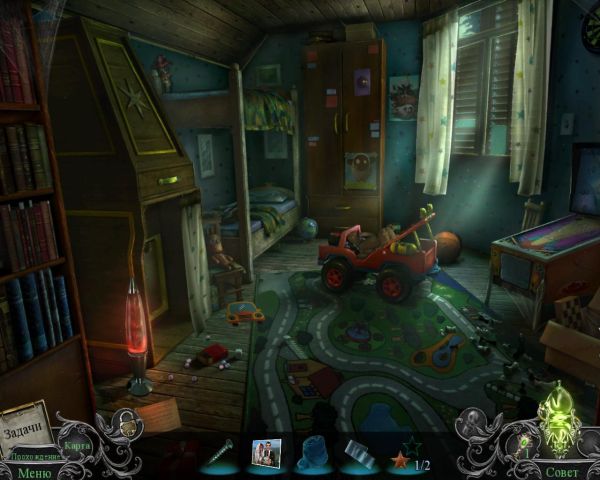Image resolution: width=600 pixels, height=480 pixels.
Task: Open the Меню menu
Action: click(32, 472)
